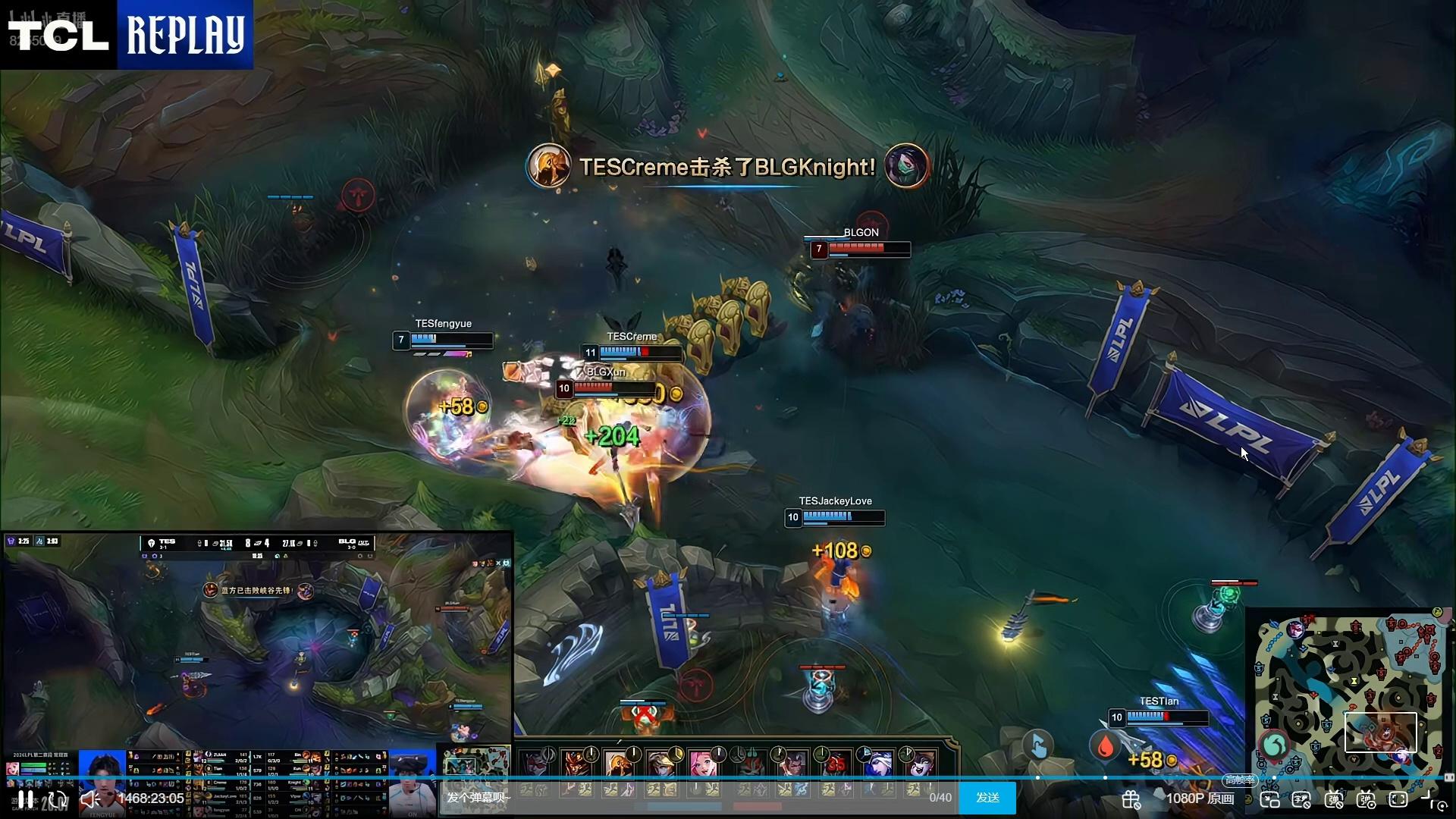Toggle the danmaku display icon
Screen dimensions: 1456x819
coord(1334,799)
